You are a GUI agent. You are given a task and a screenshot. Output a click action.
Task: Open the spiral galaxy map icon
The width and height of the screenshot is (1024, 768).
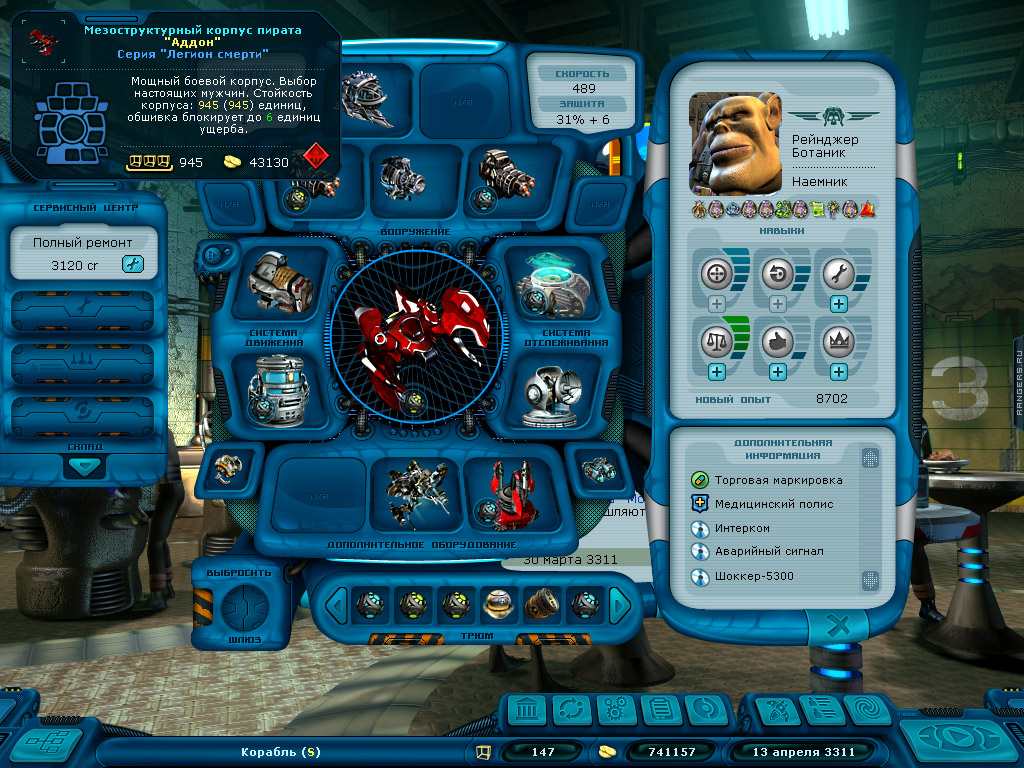[866, 710]
